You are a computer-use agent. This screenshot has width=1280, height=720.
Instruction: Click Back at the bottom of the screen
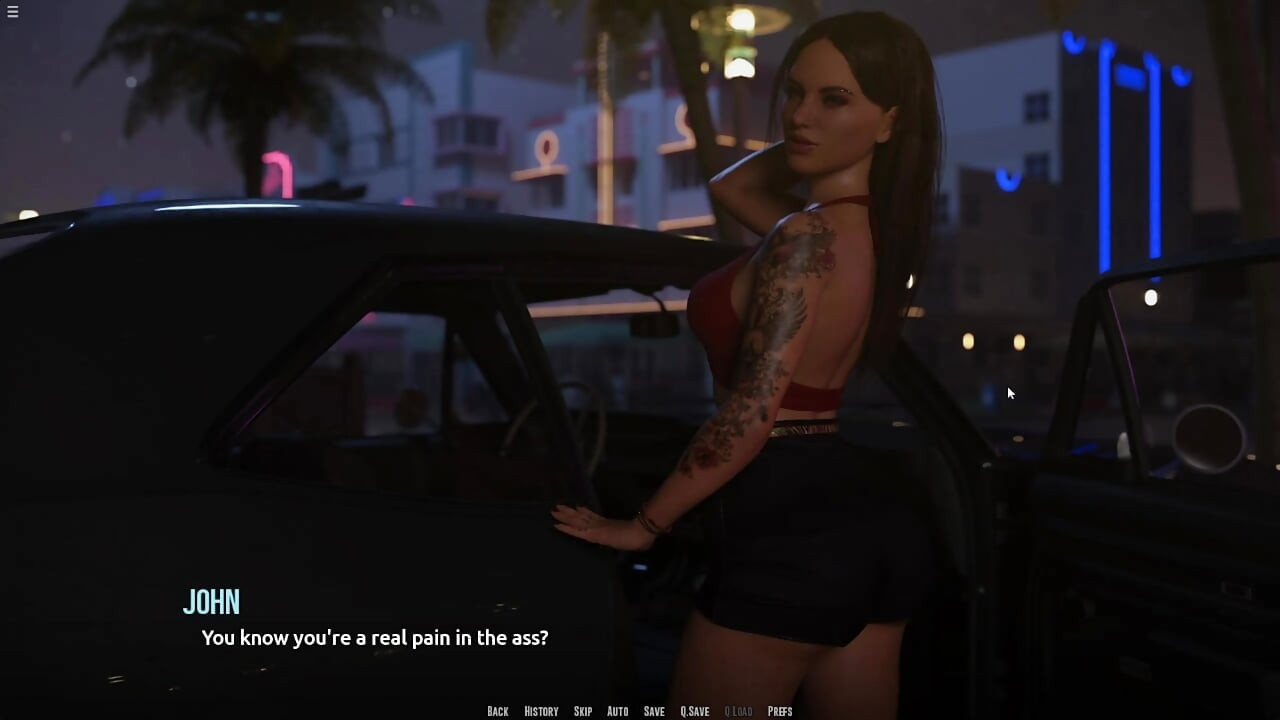pyautogui.click(x=497, y=711)
